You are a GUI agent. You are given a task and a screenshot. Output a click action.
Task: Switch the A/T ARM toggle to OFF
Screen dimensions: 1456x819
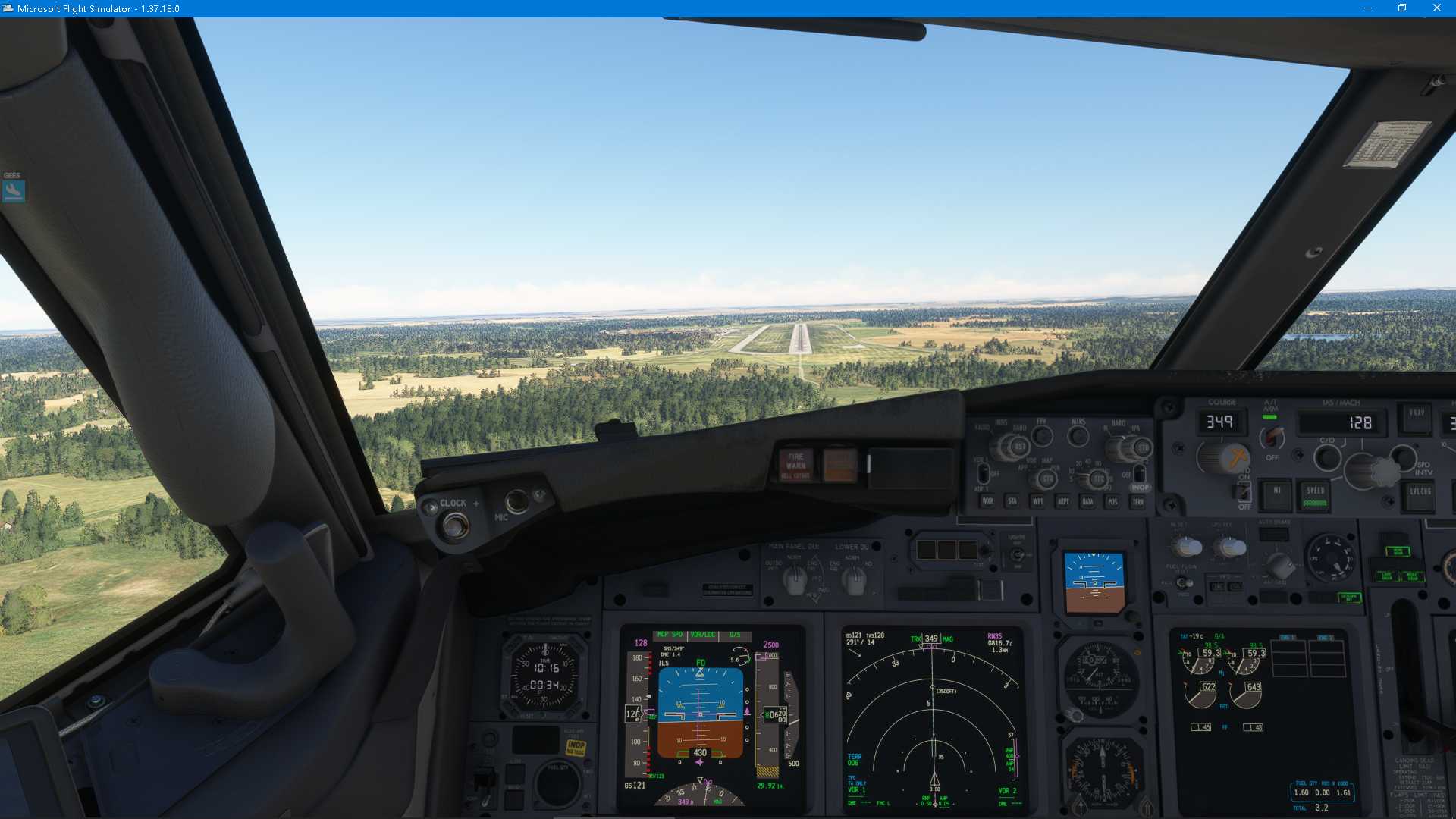(x=1272, y=438)
